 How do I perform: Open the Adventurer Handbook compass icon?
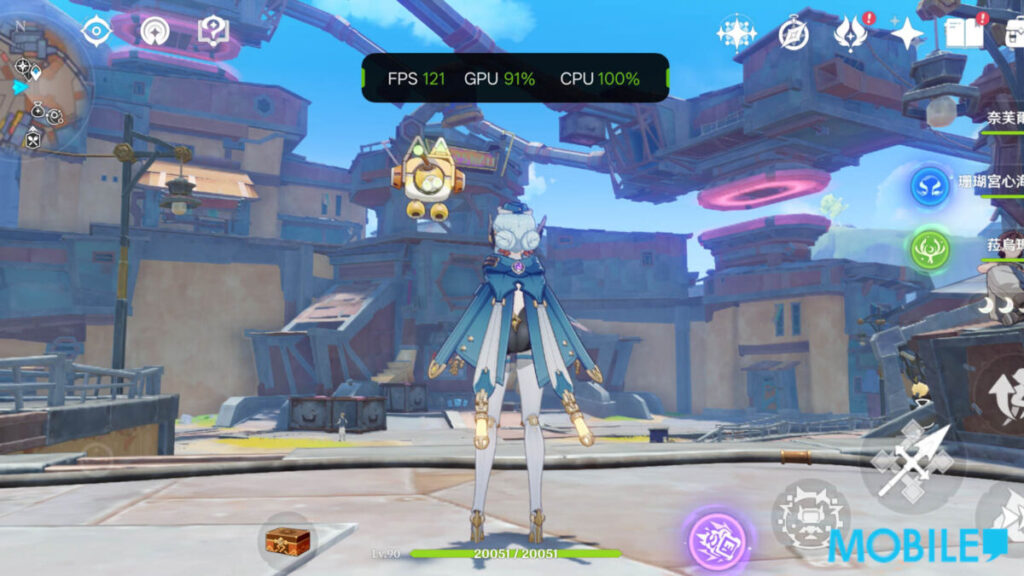click(x=793, y=34)
